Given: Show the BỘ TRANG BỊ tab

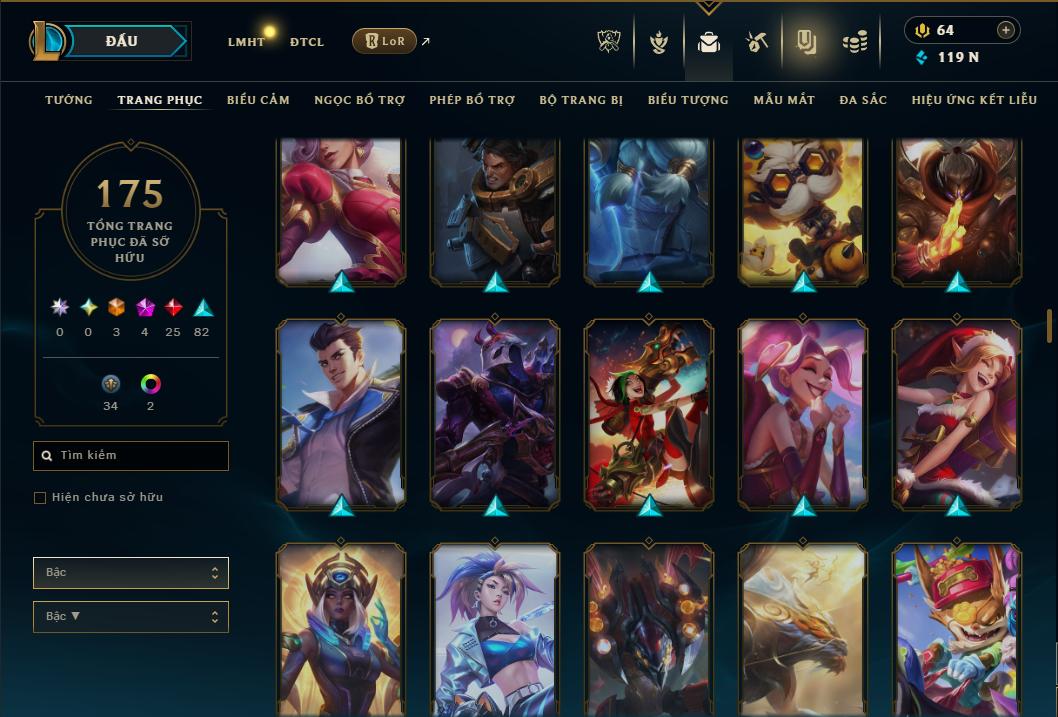Looking at the screenshot, I should coord(581,100).
